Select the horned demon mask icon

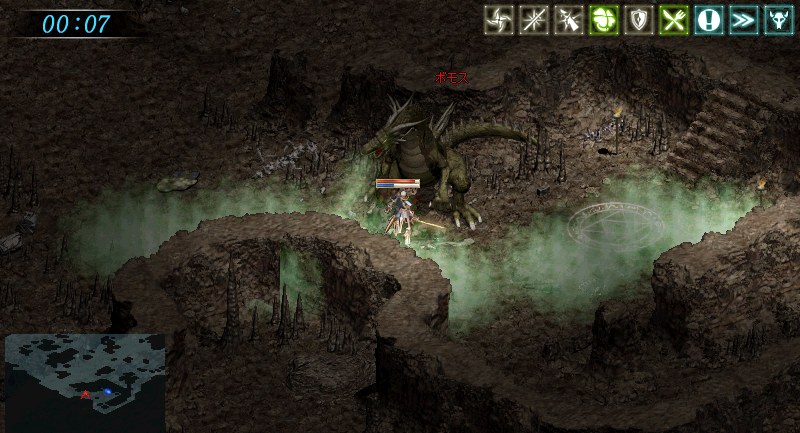coord(779,20)
